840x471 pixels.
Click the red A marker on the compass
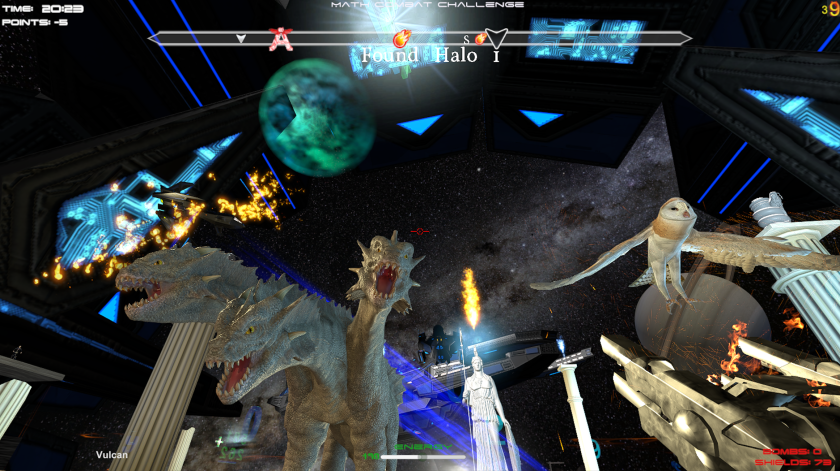(281, 39)
